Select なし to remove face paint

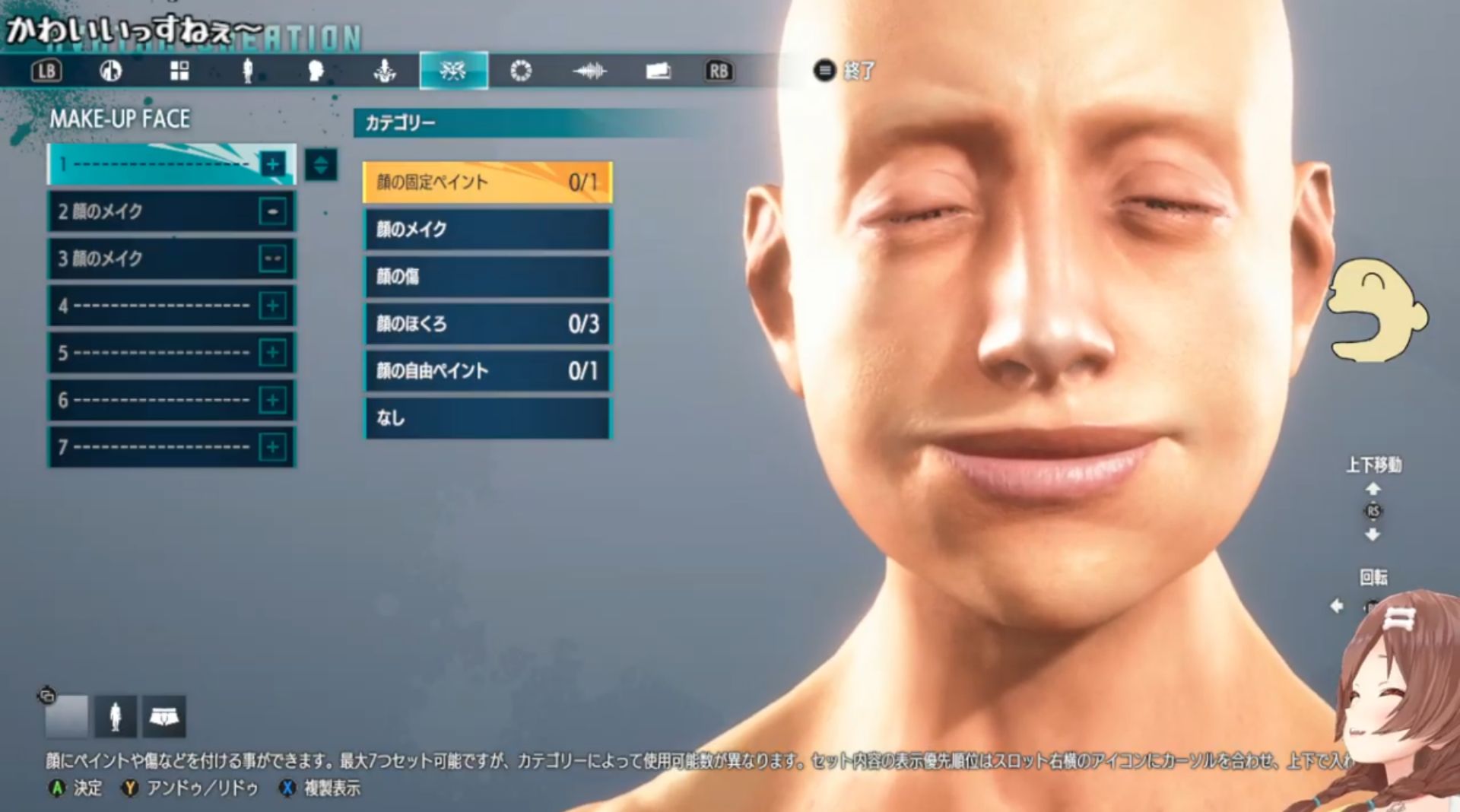click(487, 417)
